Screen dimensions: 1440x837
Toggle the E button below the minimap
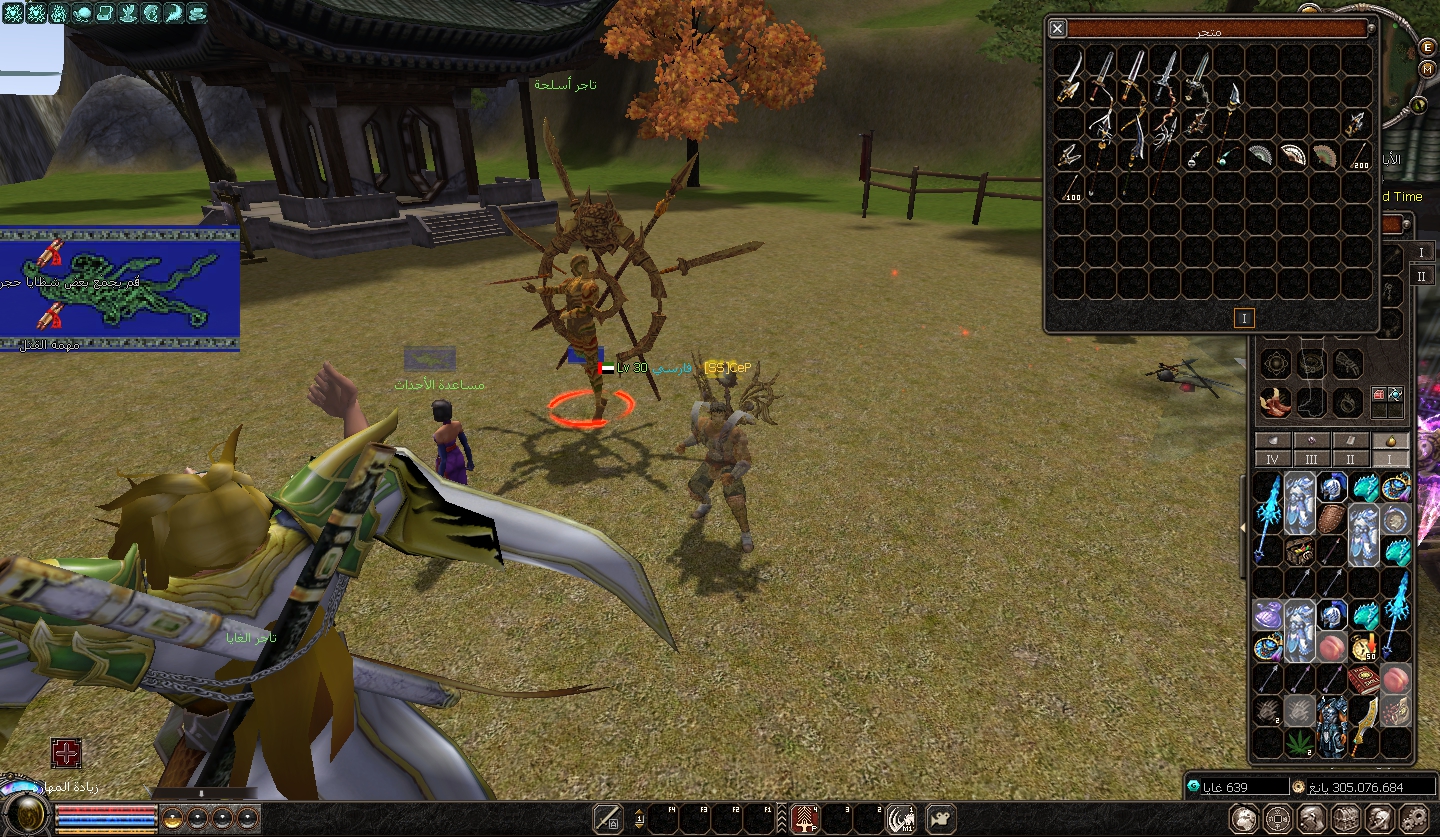pyautogui.click(x=1427, y=47)
